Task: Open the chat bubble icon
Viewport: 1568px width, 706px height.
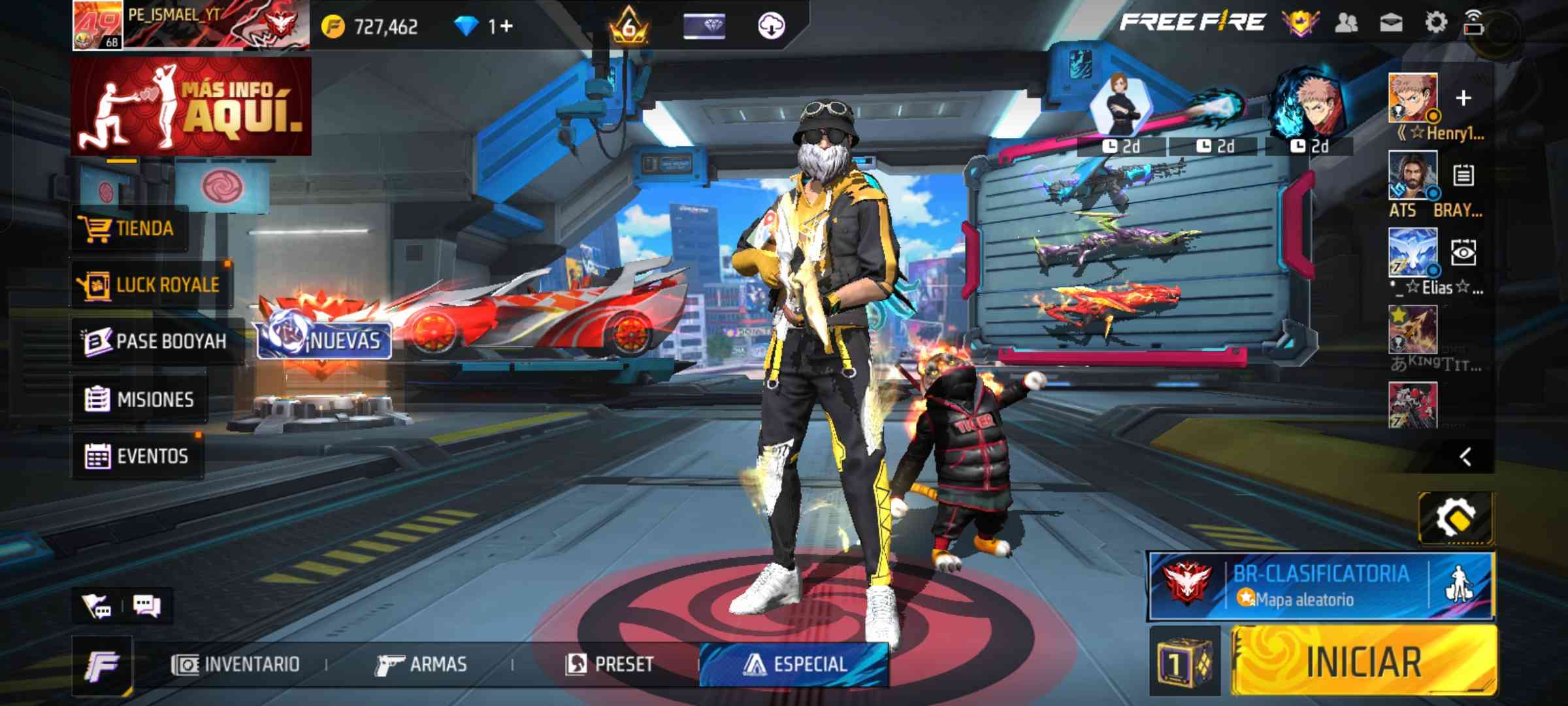Action: [146, 605]
